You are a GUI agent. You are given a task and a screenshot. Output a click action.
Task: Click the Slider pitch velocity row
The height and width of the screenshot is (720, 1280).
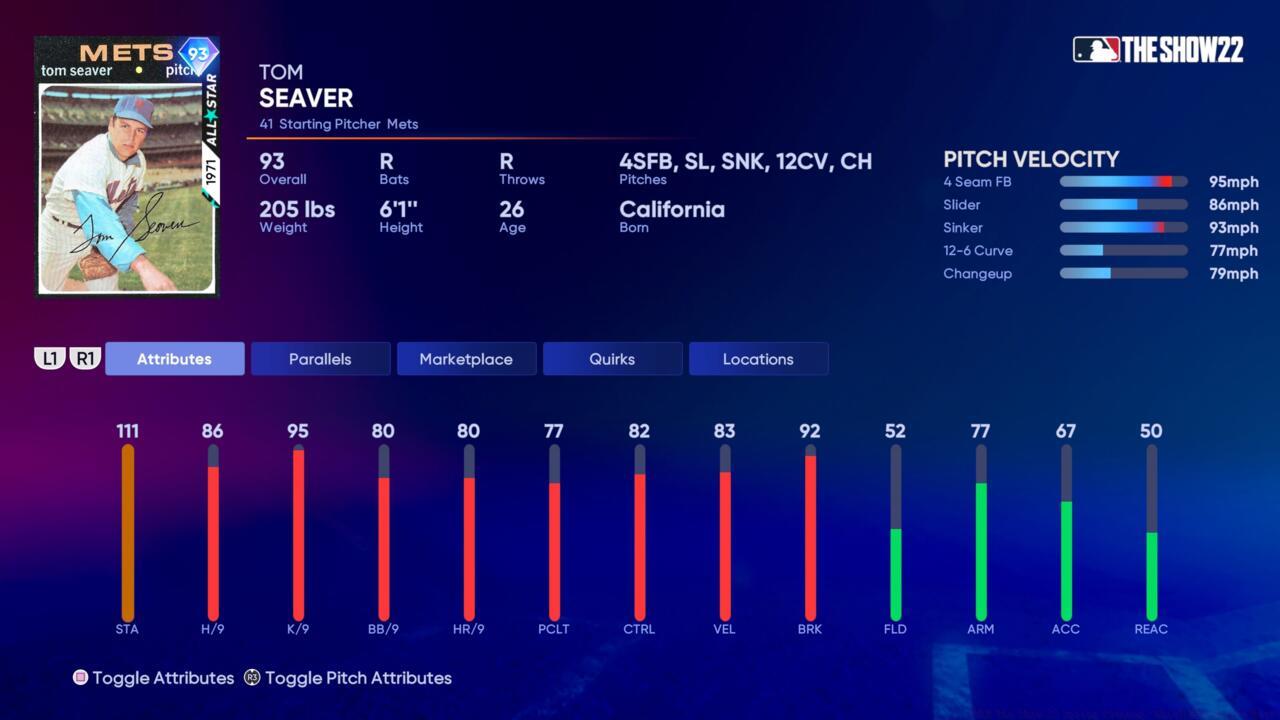(1123, 205)
